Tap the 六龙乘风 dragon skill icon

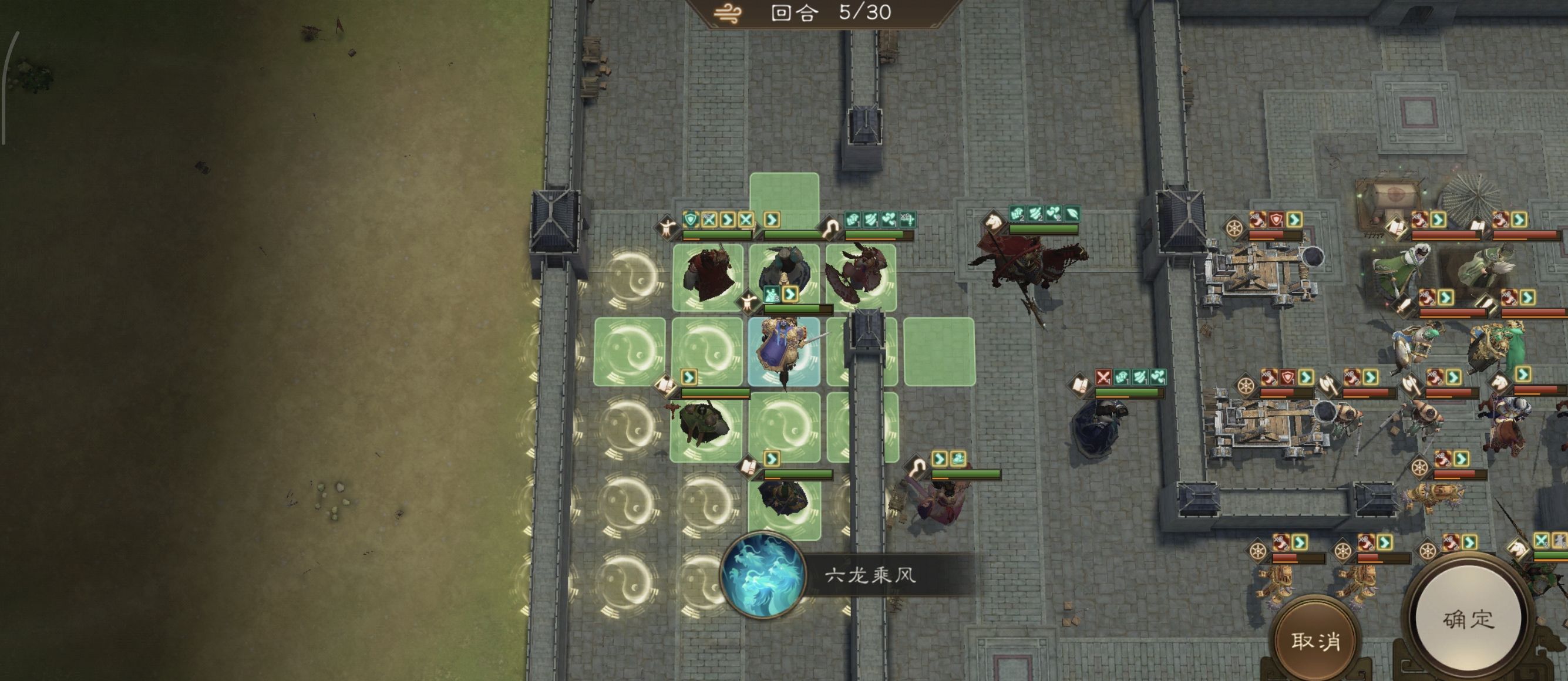click(763, 575)
